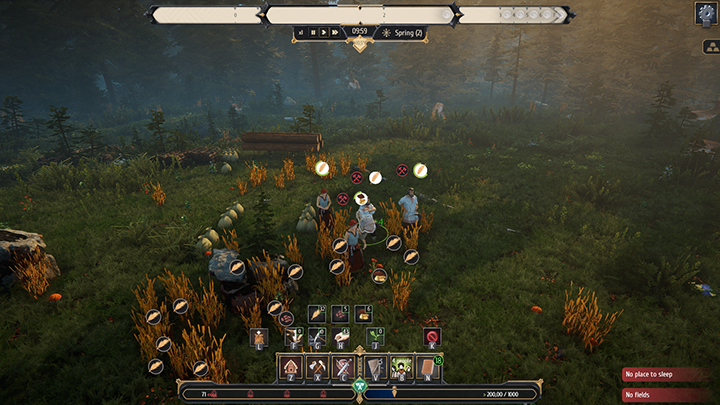Open the villagers portrait menu

pyautogui.click(x=402, y=367)
